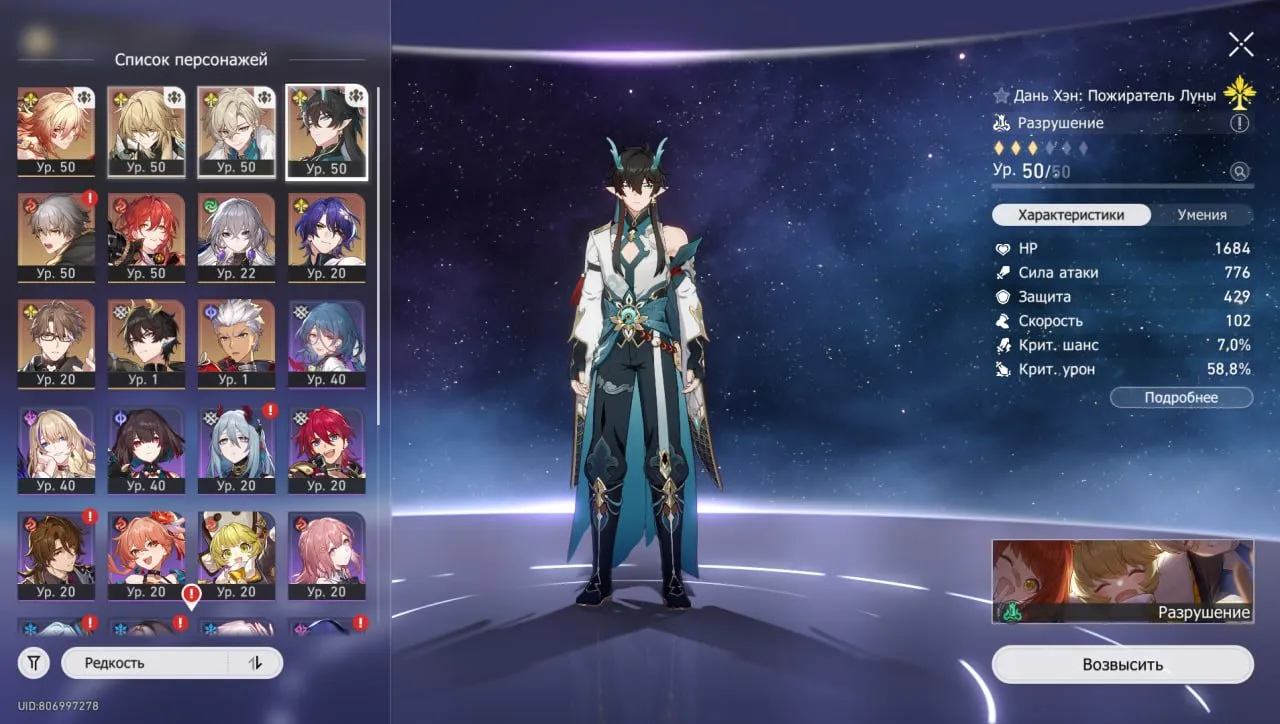This screenshot has height=724, width=1280.
Task: Open the Характеристики tab
Action: point(1070,214)
